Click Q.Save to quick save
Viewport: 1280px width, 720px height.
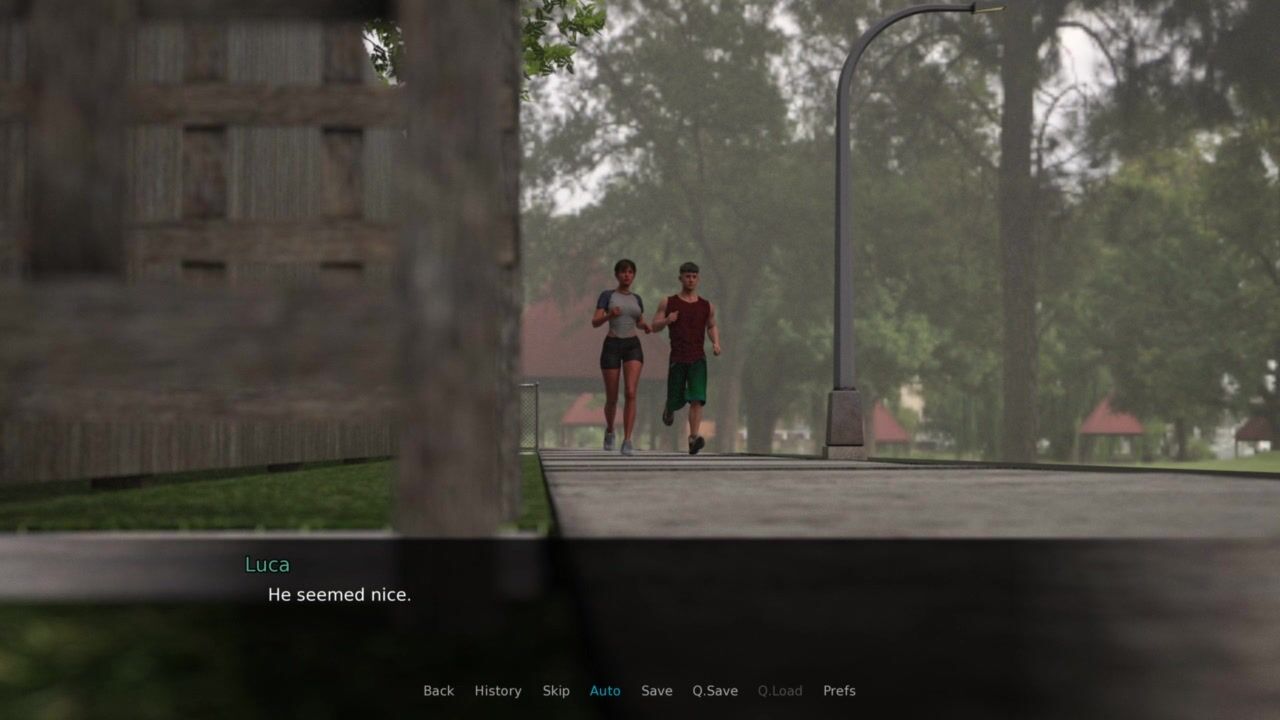coord(715,691)
